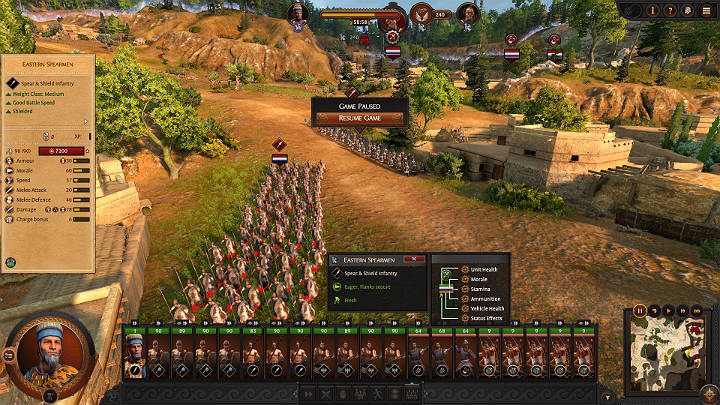Click the unit banner flag above the spearmen
This screenshot has width=720, height=405.
tap(280, 158)
